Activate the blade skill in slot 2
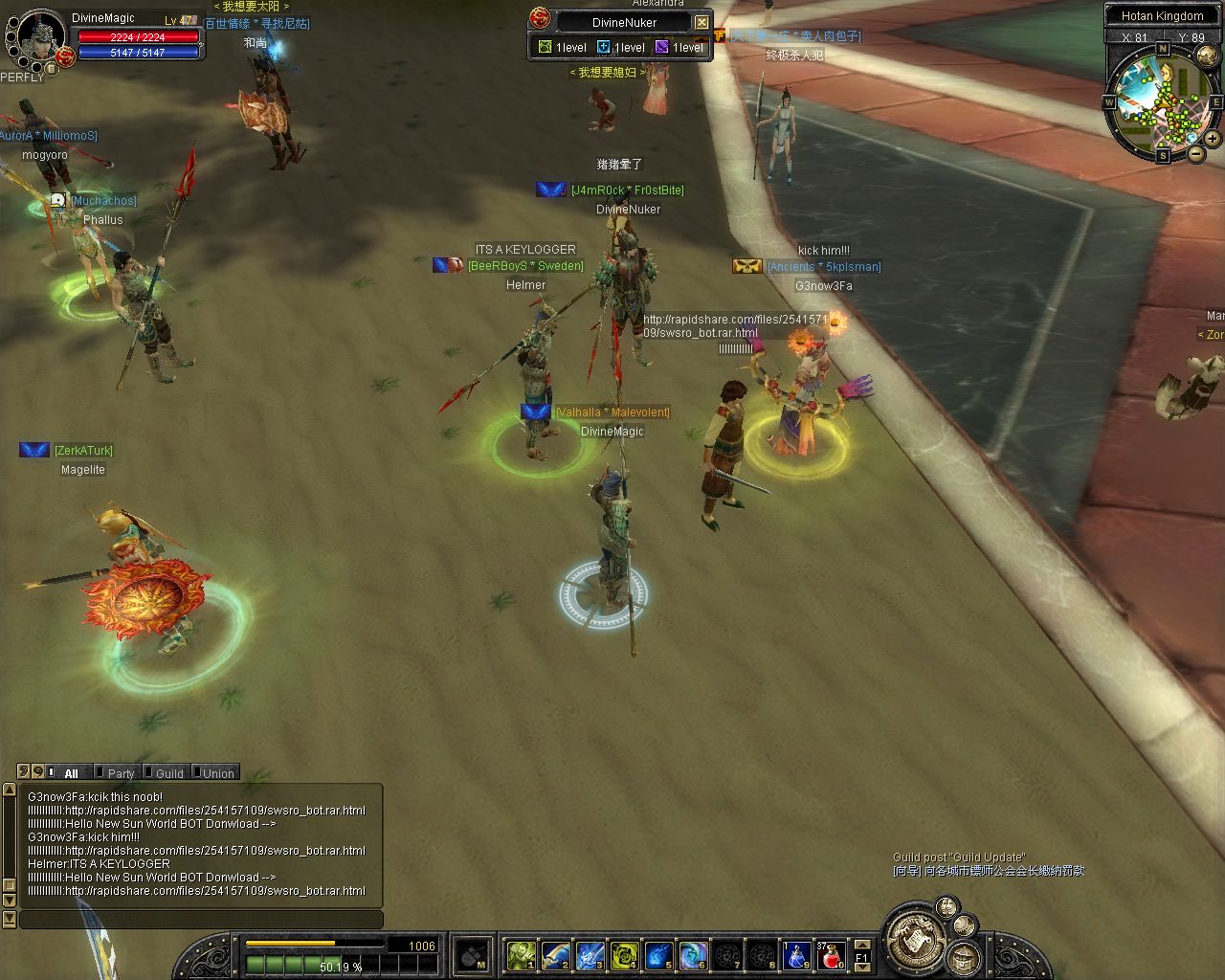Screen dimensions: 1225x980 (x=555, y=955)
